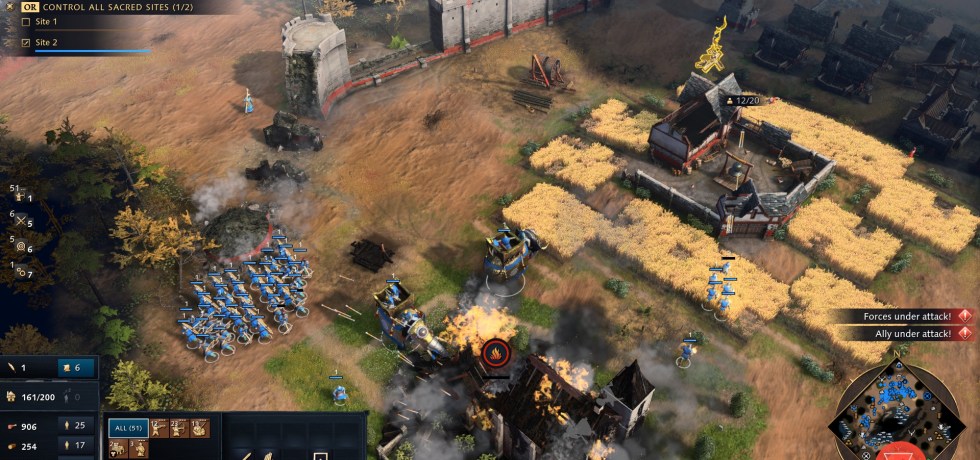Select control group 6 target icon
Viewport: 980px width, 460px height.
tap(21, 247)
